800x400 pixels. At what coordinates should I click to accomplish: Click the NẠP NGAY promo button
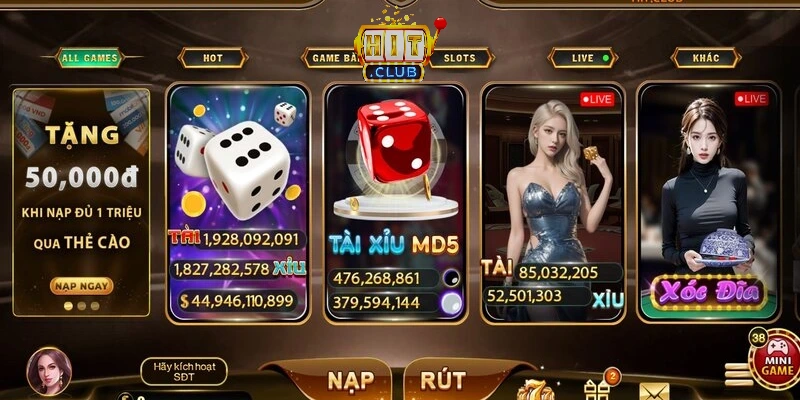pos(81,286)
